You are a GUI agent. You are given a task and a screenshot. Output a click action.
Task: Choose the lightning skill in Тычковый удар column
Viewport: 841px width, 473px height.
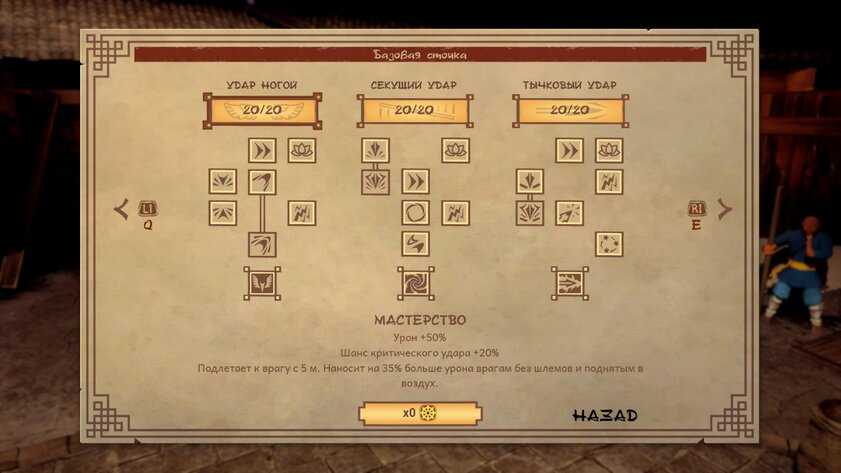pos(609,181)
